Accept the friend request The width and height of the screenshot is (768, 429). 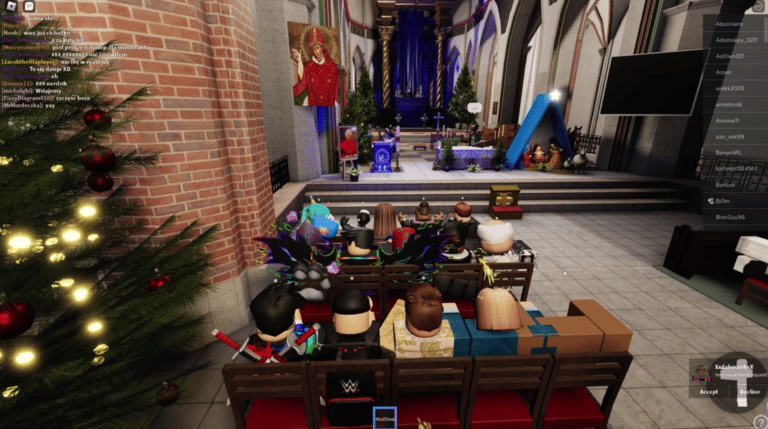[x=709, y=392]
